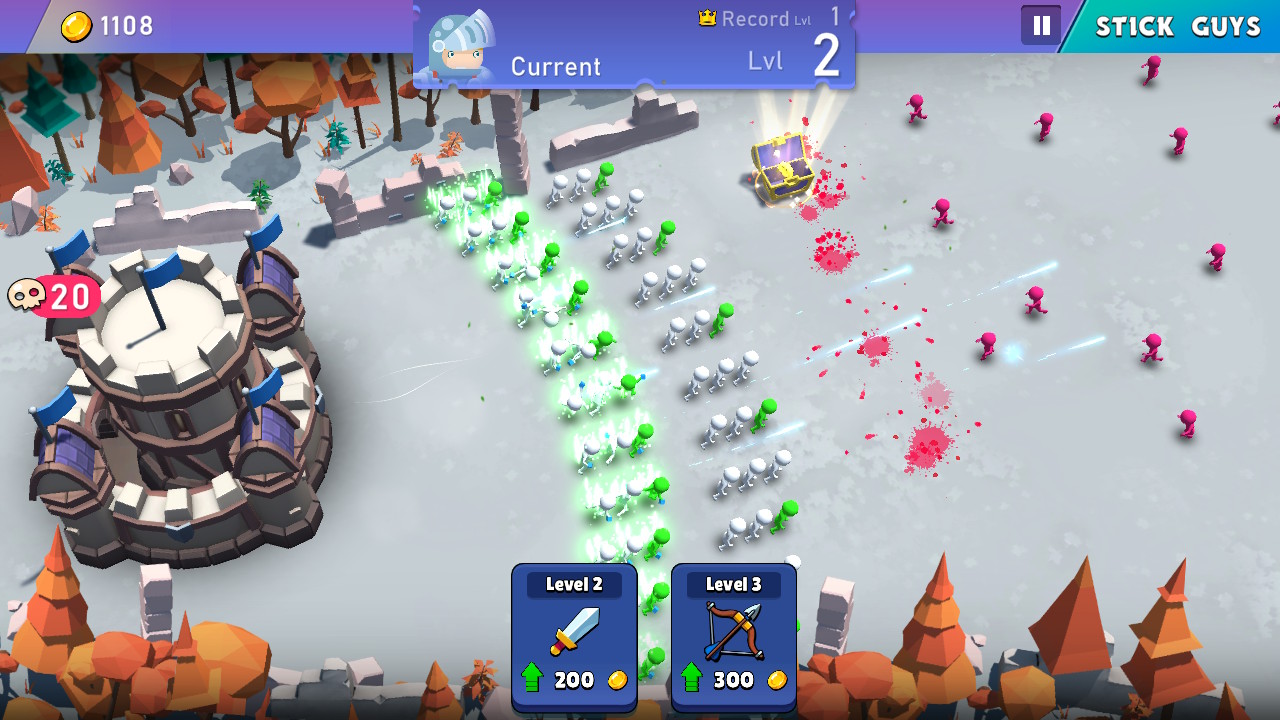Click the skull kill counter icon
The height and width of the screenshot is (720, 1280).
tap(28, 294)
